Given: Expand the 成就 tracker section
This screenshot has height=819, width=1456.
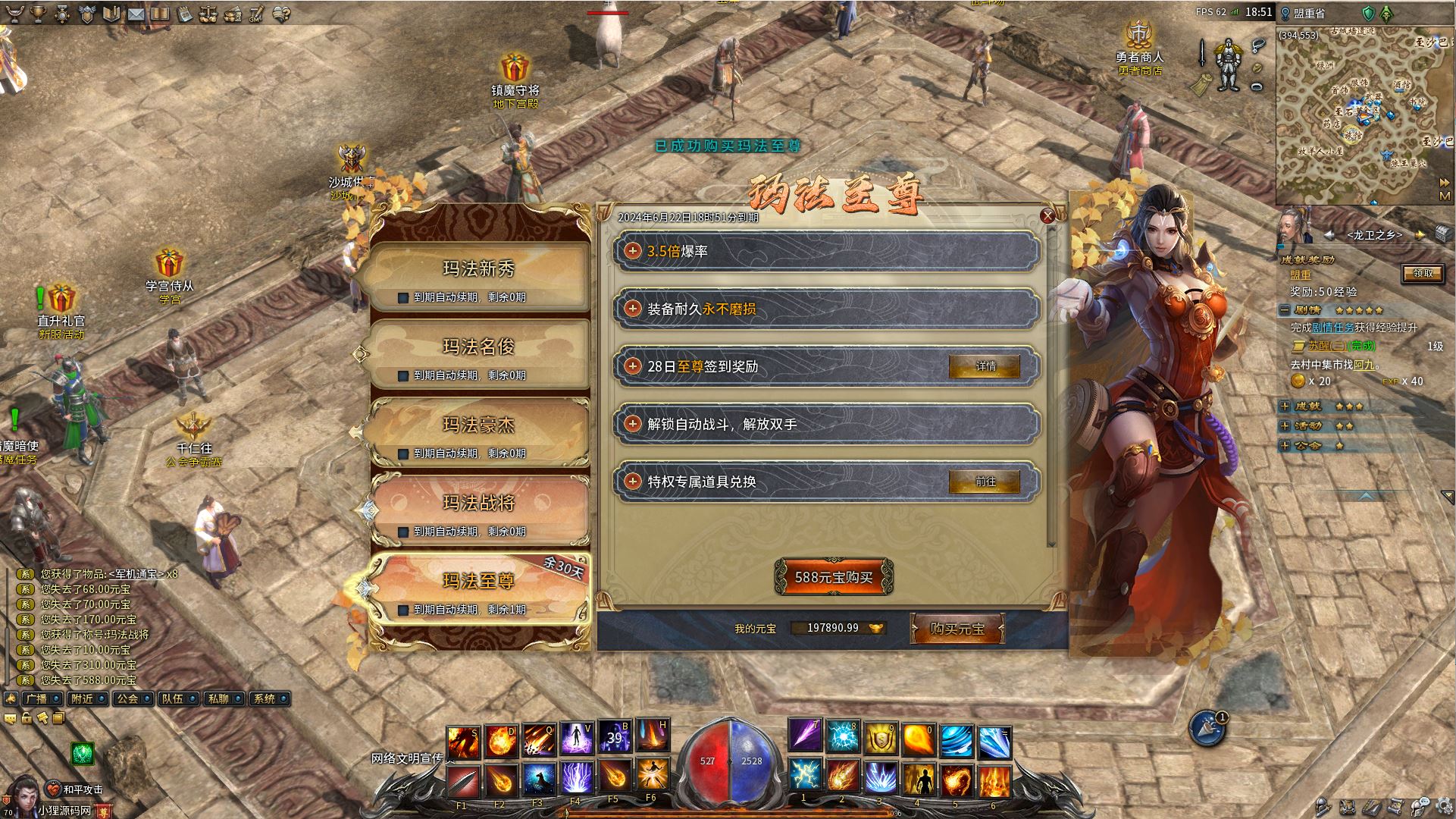Looking at the screenshot, I should click(x=1285, y=406).
